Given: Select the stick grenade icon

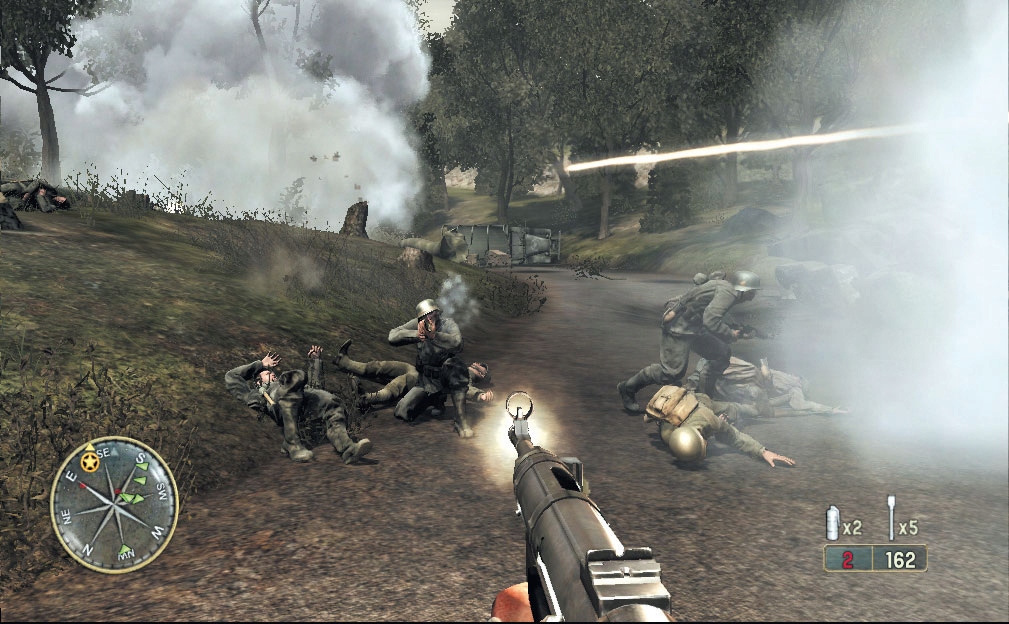Looking at the screenshot, I should click(890, 519).
